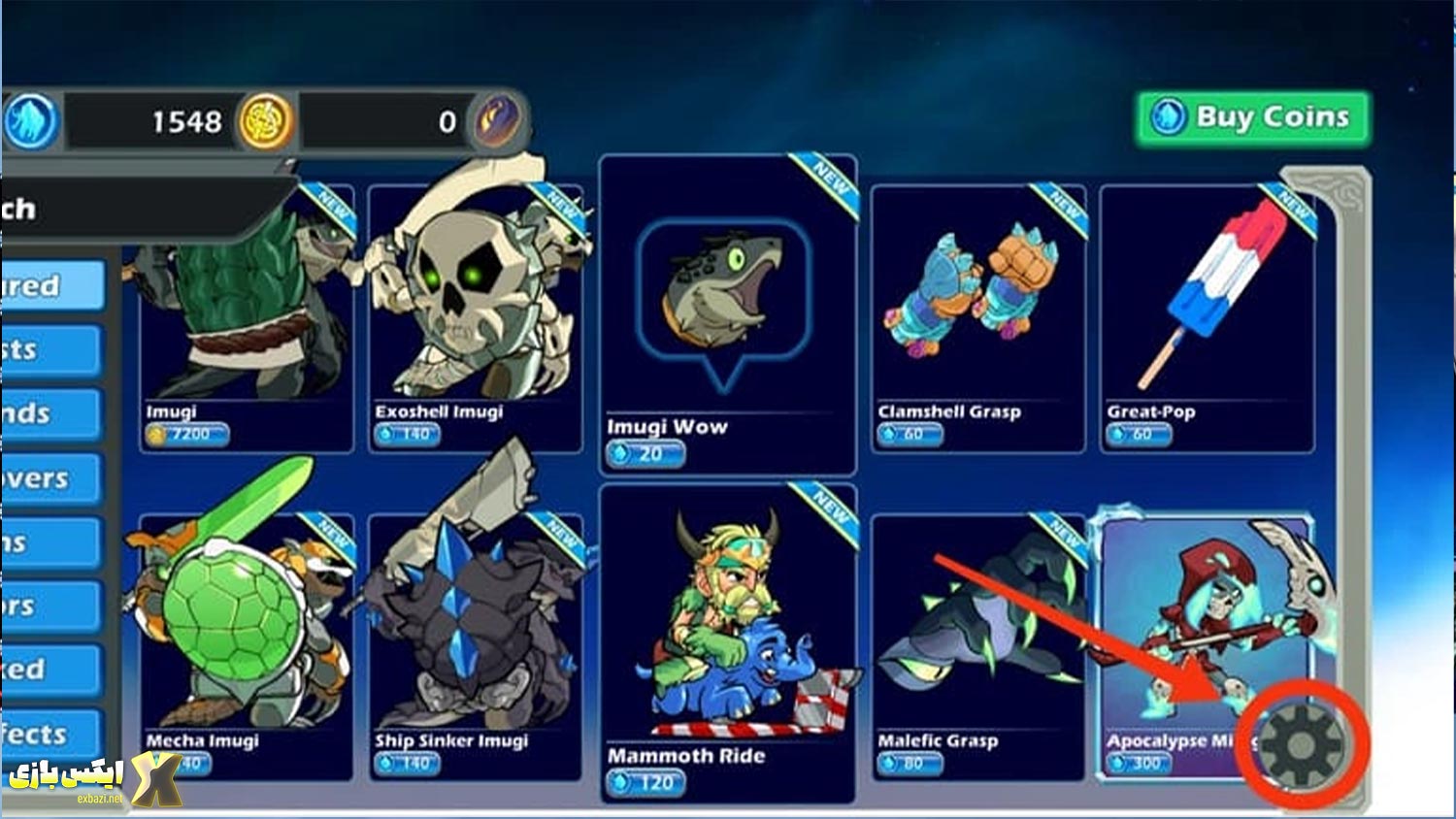Click the coin icon beside Clamshell Grasp price
This screenshot has width=1456, height=819.
click(888, 435)
